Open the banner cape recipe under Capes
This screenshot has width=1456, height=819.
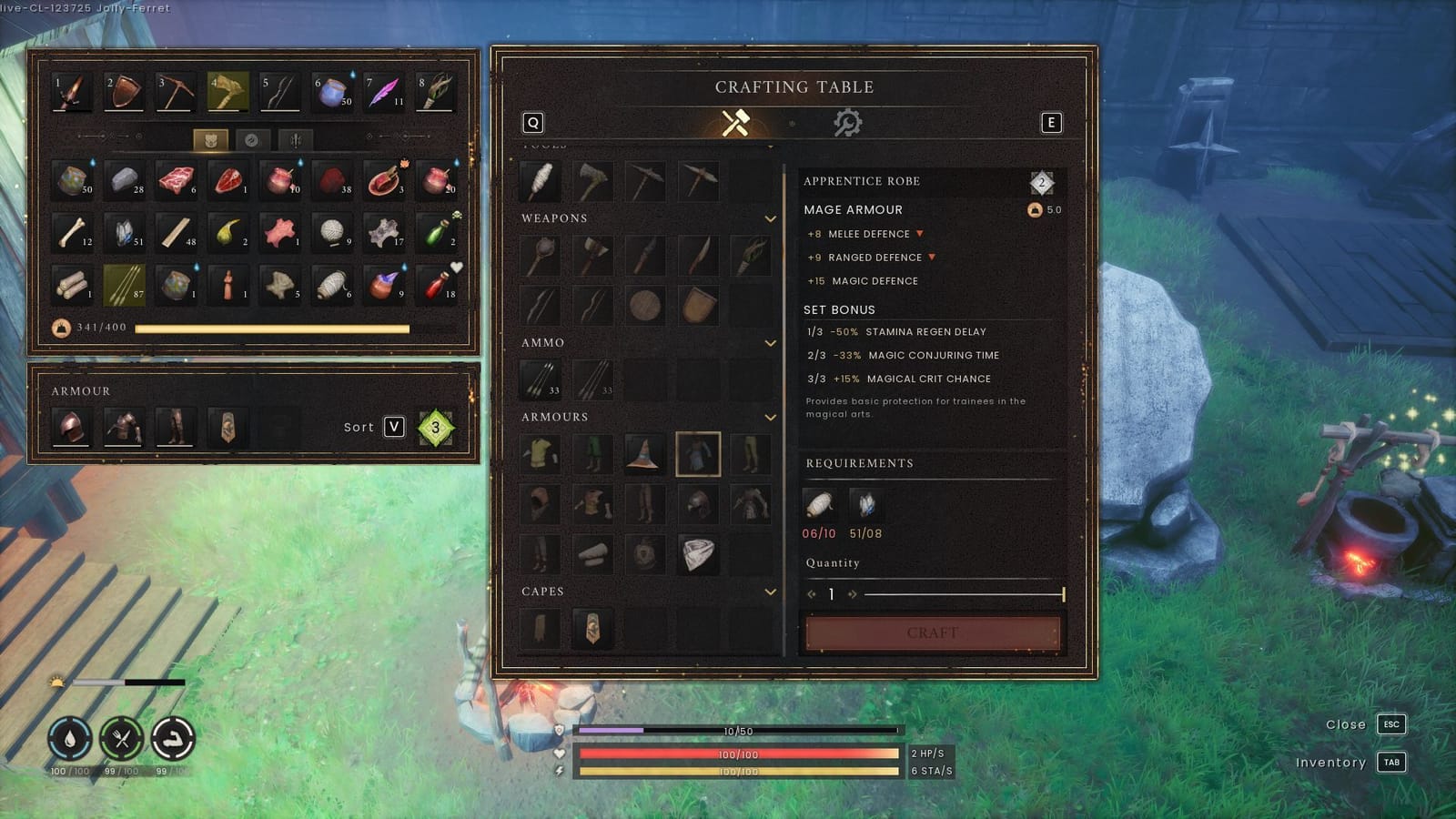click(x=592, y=629)
